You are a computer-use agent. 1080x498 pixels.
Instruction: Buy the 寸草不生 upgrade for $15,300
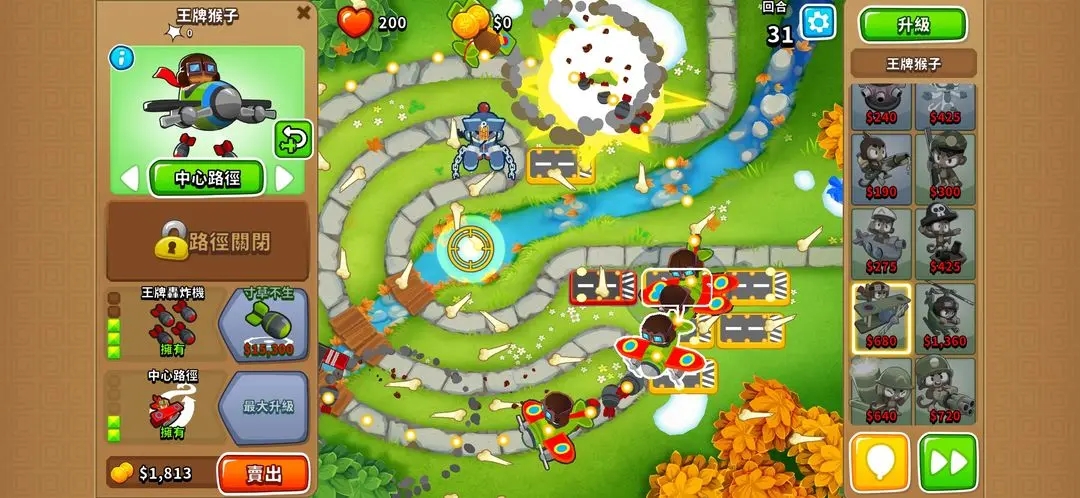pyautogui.click(x=267, y=324)
